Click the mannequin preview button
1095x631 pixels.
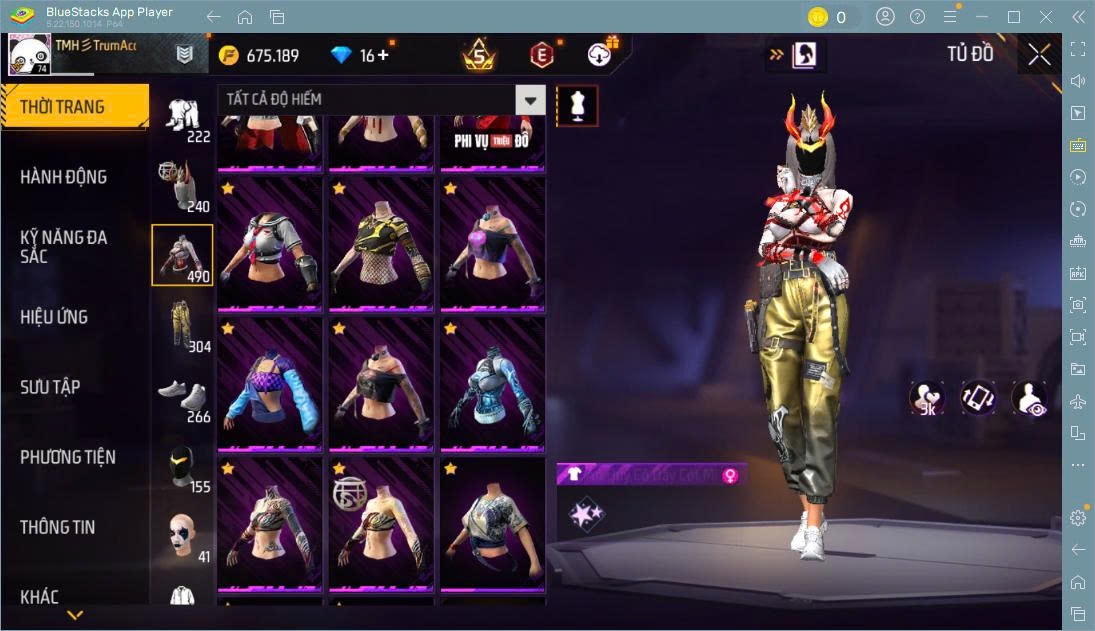pyautogui.click(x=577, y=105)
